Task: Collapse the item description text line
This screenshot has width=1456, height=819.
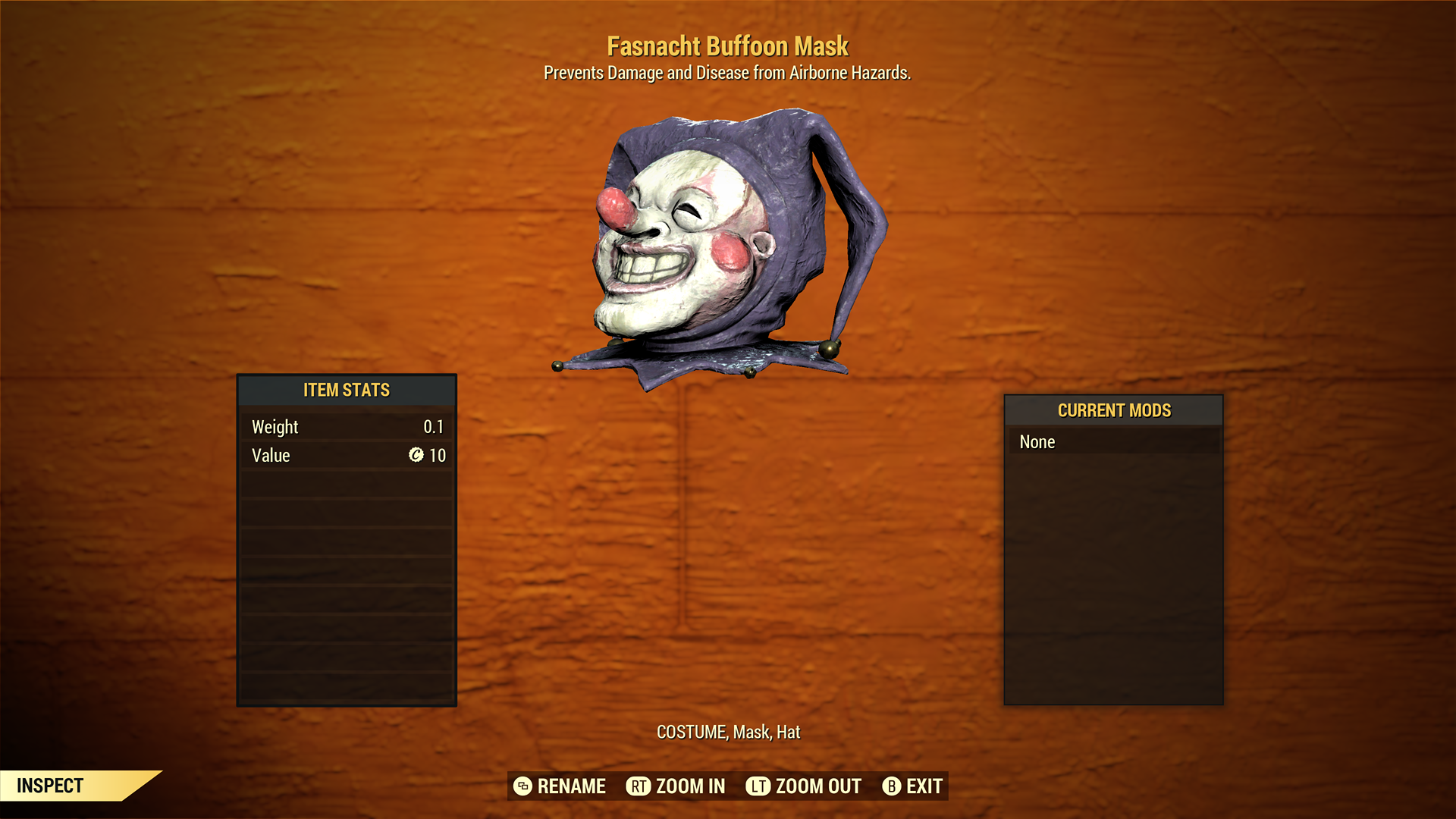Action: tap(727, 74)
